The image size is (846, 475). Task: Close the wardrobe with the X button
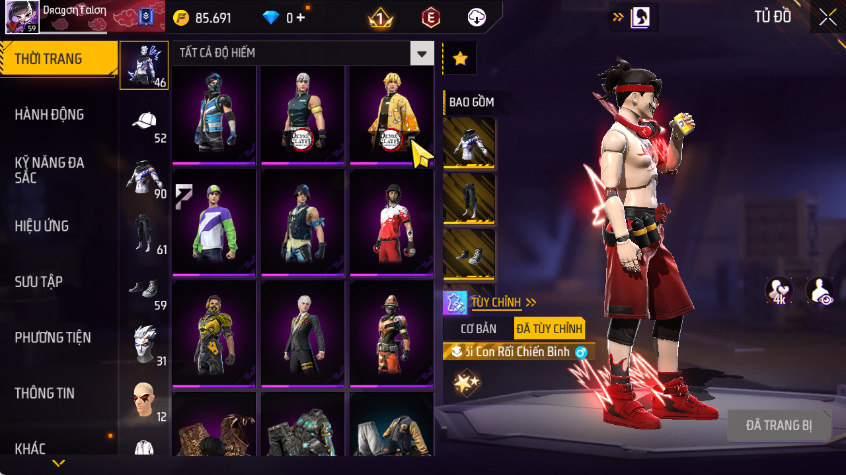[x=827, y=17]
